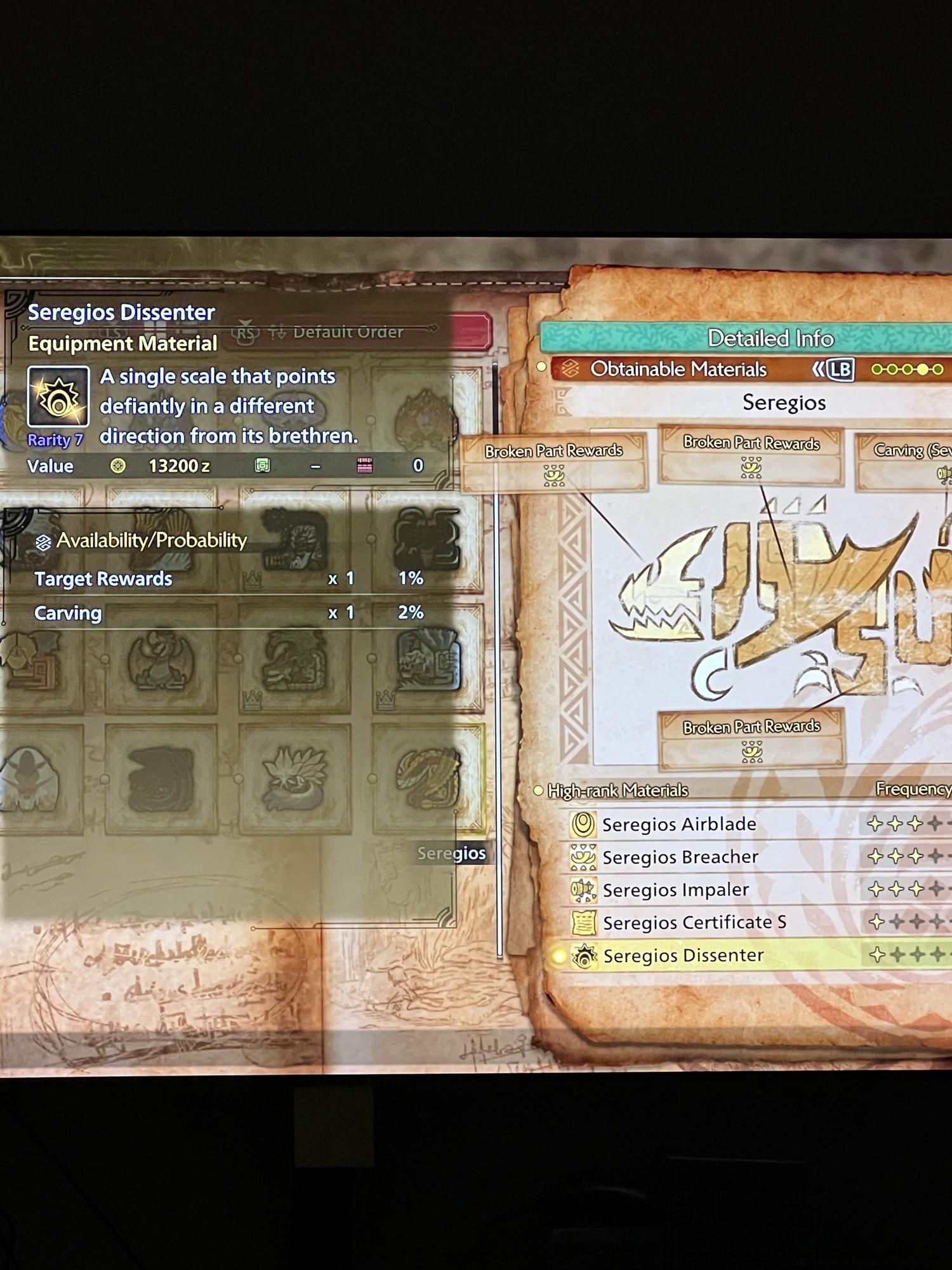Select the Seregios Impaler row
Image resolution: width=952 pixels, height=1270 pixels.
tap(676, 890)
